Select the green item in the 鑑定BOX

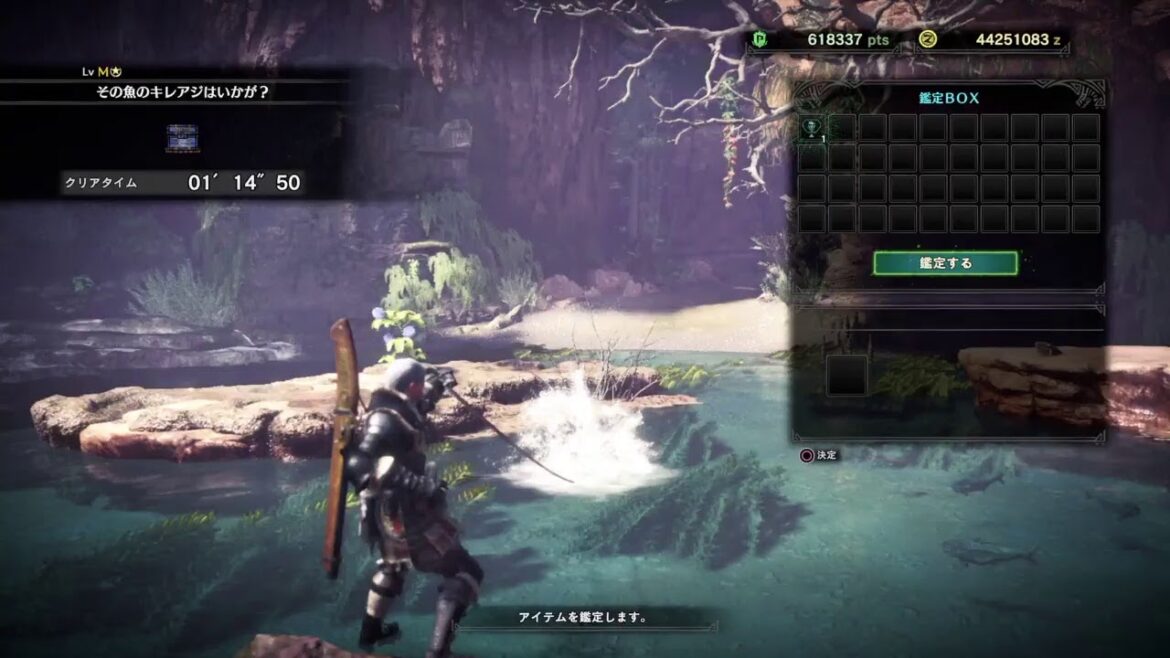tap(812, 128)
